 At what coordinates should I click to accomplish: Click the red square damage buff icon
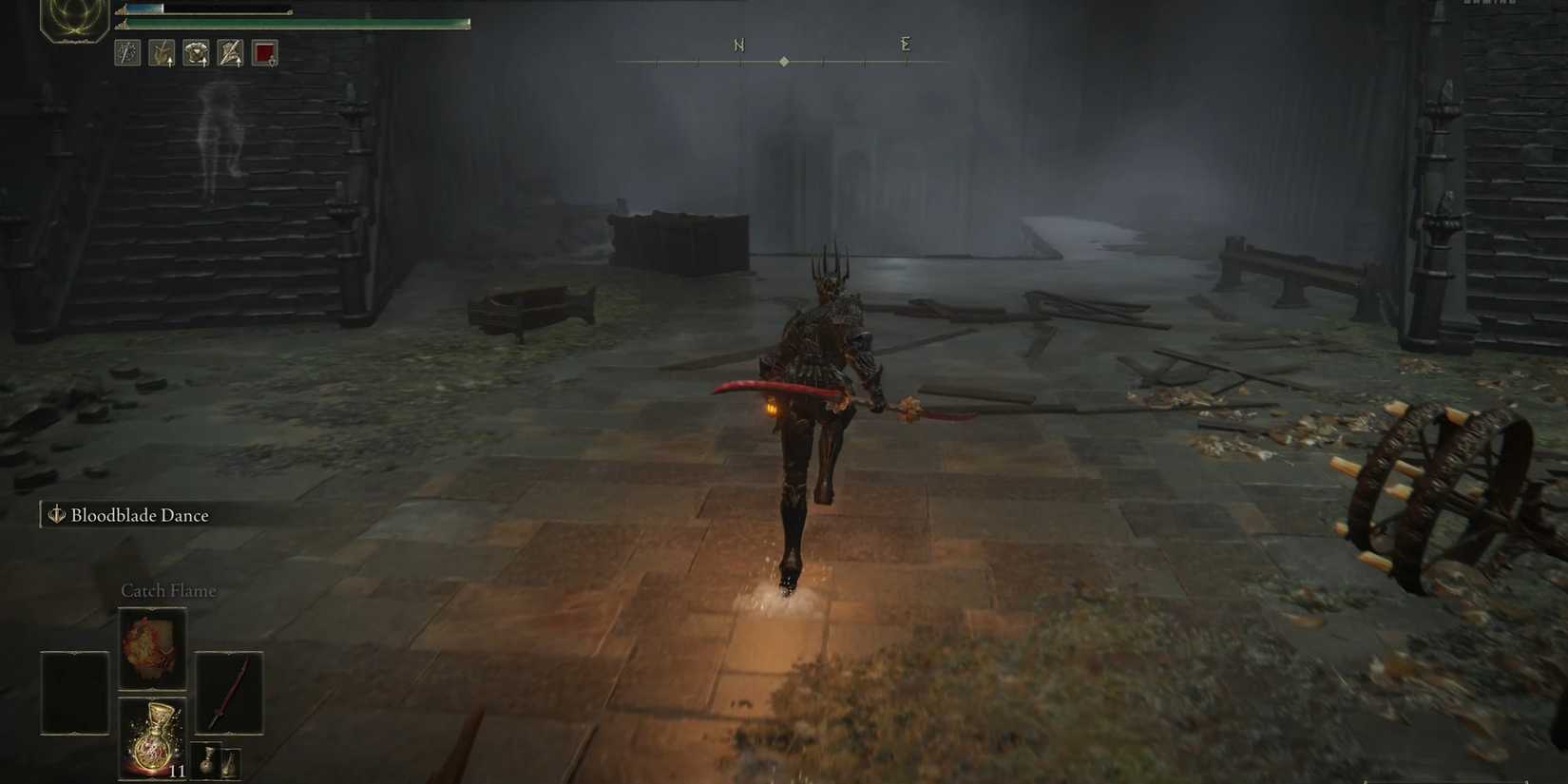[x=263, y=54]
